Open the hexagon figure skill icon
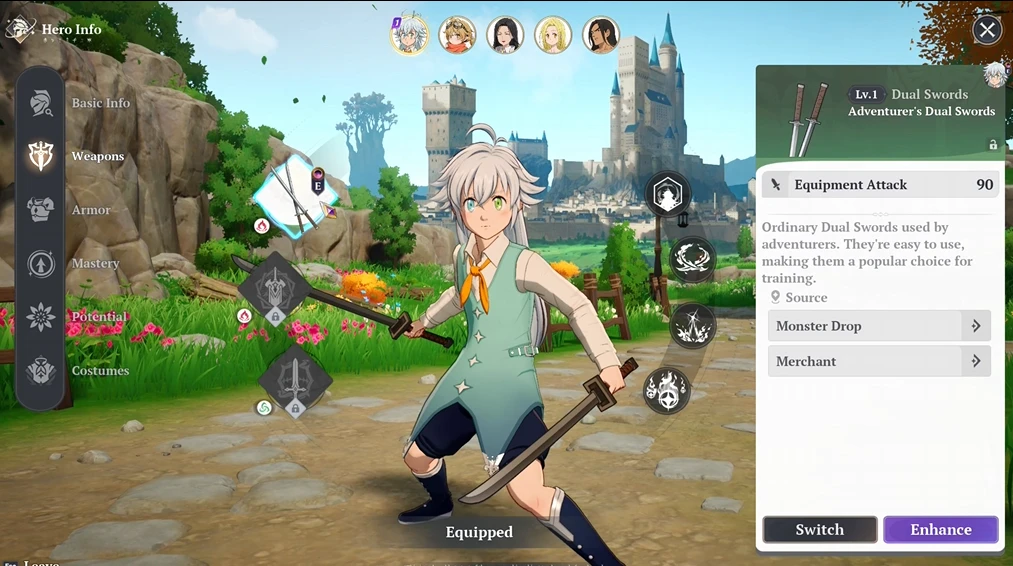Viewport: 1013px width, 566px height. [667, 195]
